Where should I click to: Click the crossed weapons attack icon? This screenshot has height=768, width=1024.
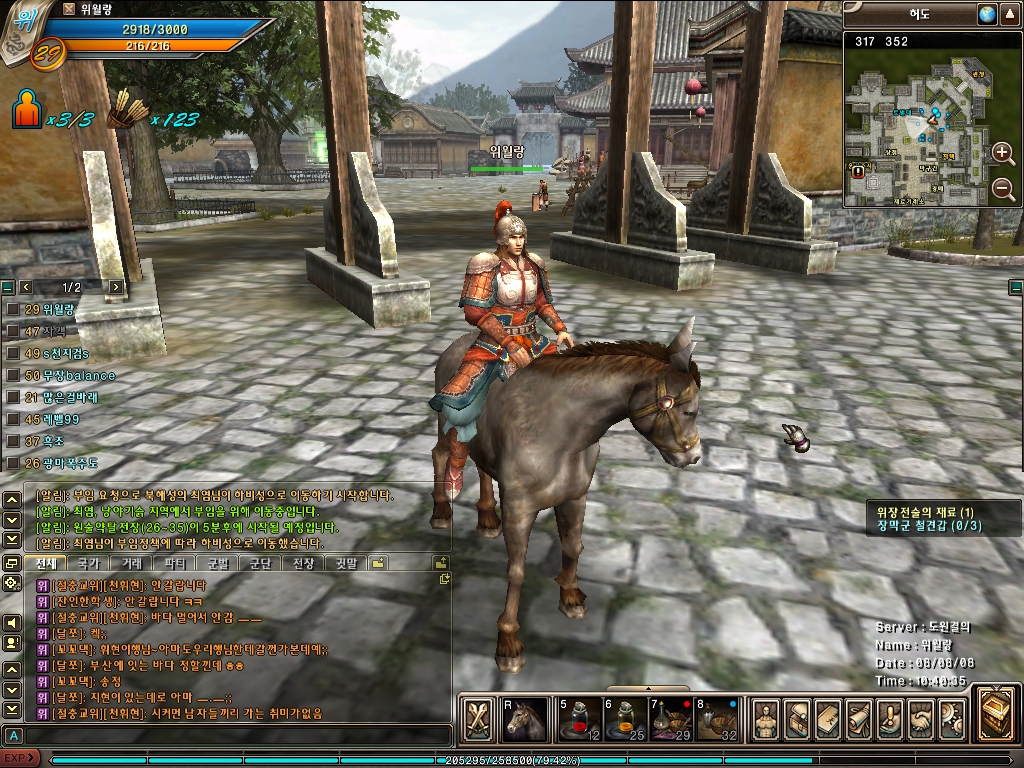point(479,719)
